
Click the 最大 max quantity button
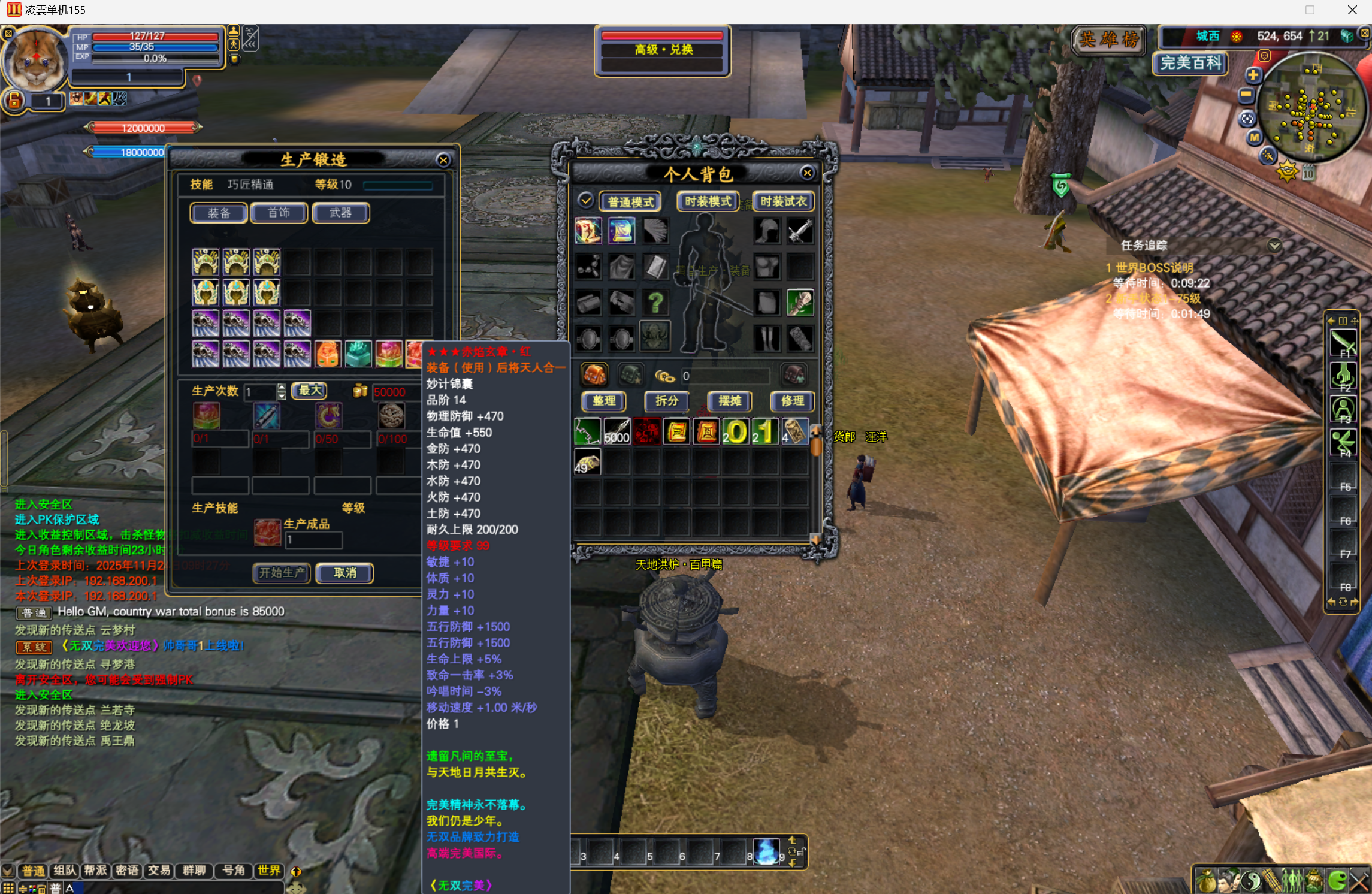point(310,391)
